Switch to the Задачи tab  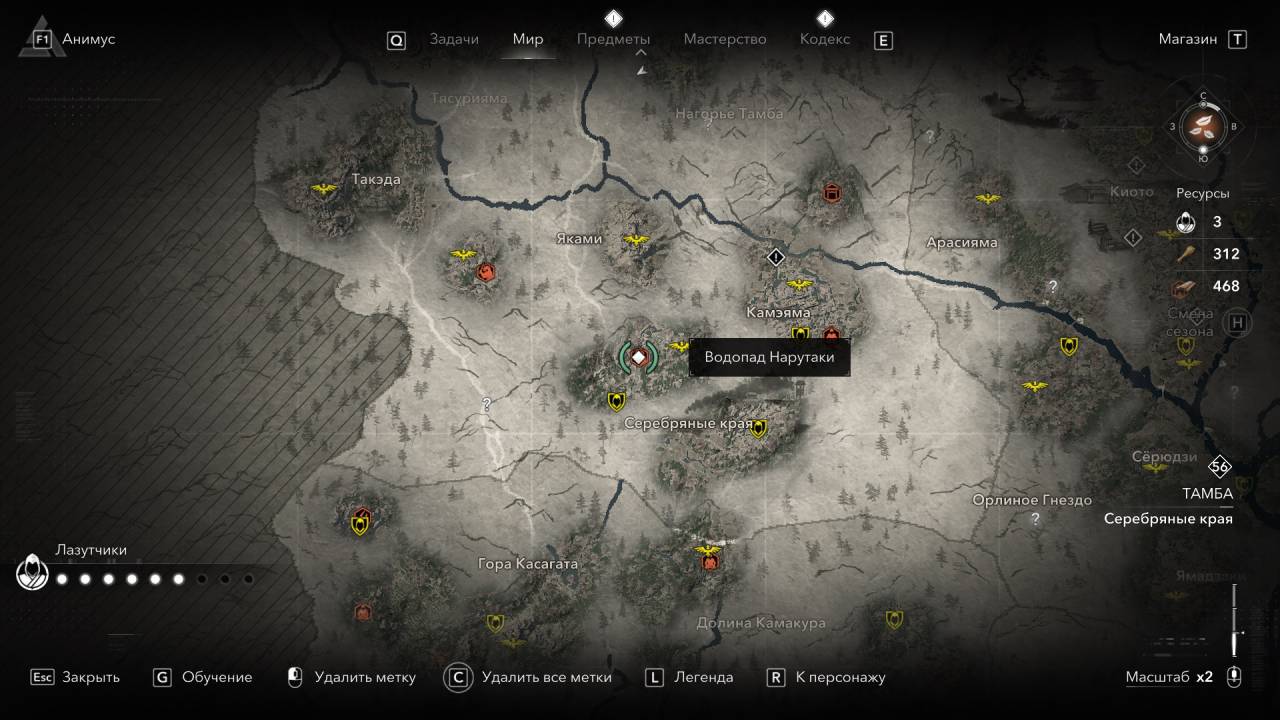pyautogui.click(x=454, y=39)
